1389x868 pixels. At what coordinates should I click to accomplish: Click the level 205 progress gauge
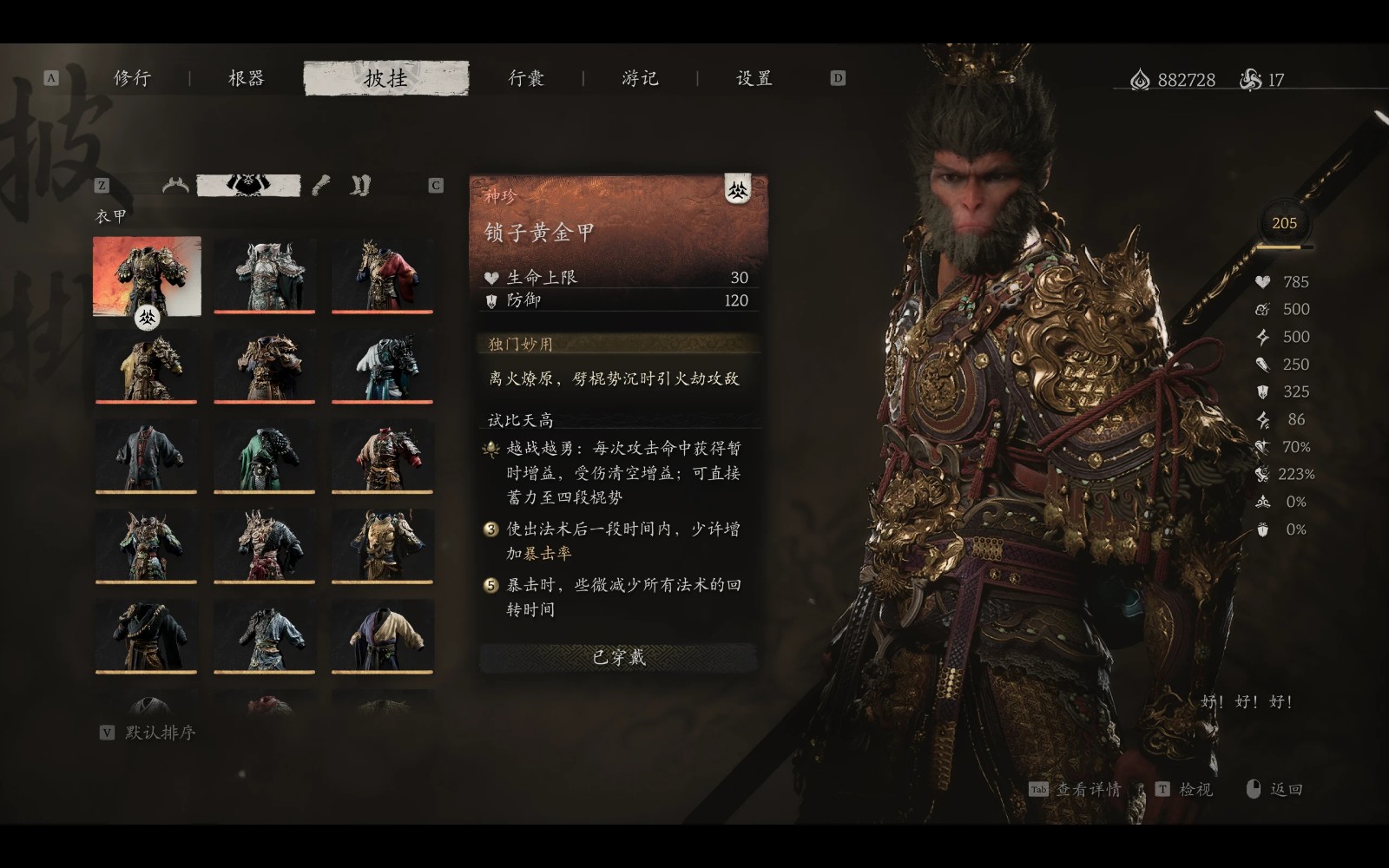[x=1282, y=223]
